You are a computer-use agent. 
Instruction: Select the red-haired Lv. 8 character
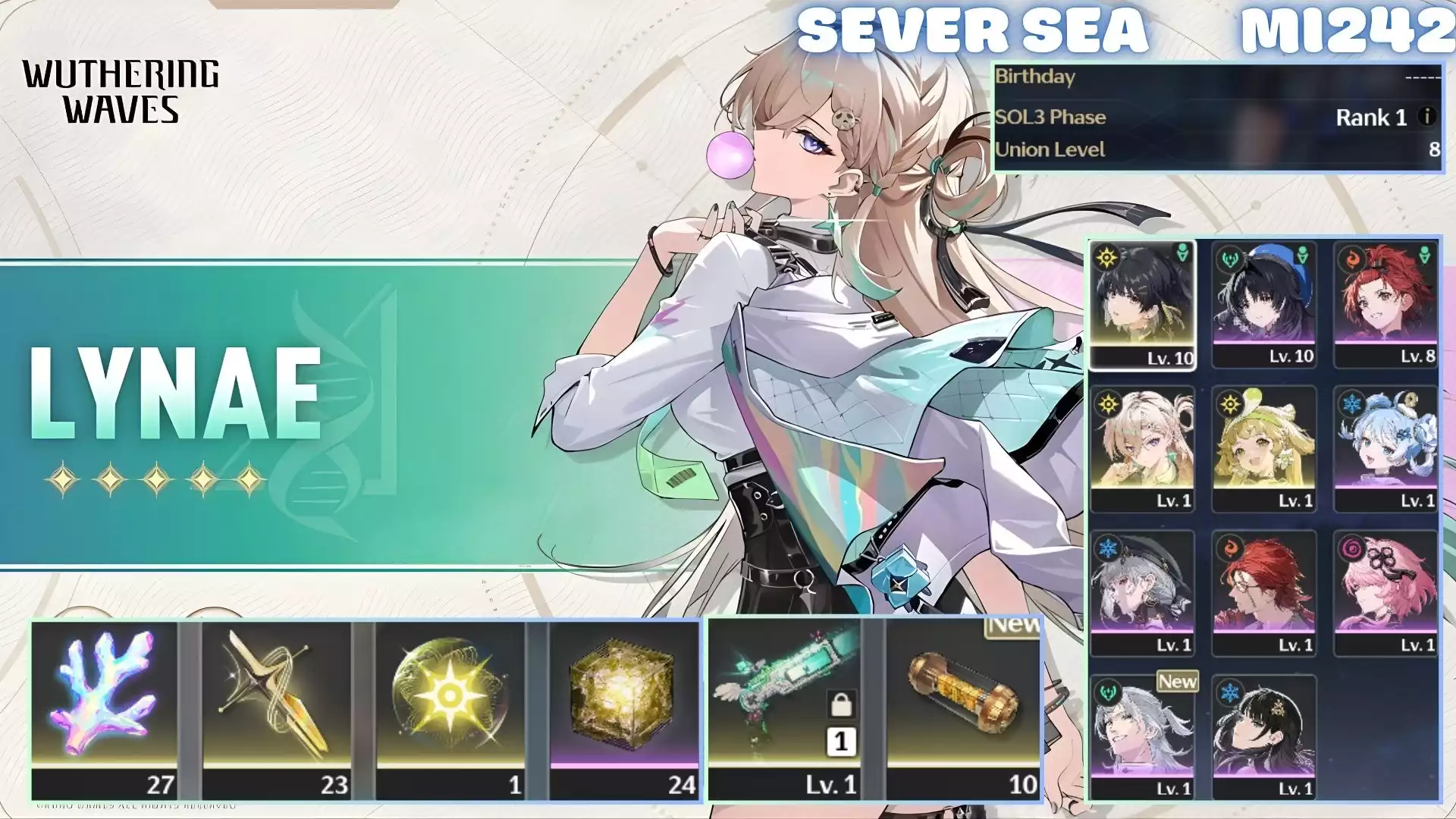coord(1385,305)
